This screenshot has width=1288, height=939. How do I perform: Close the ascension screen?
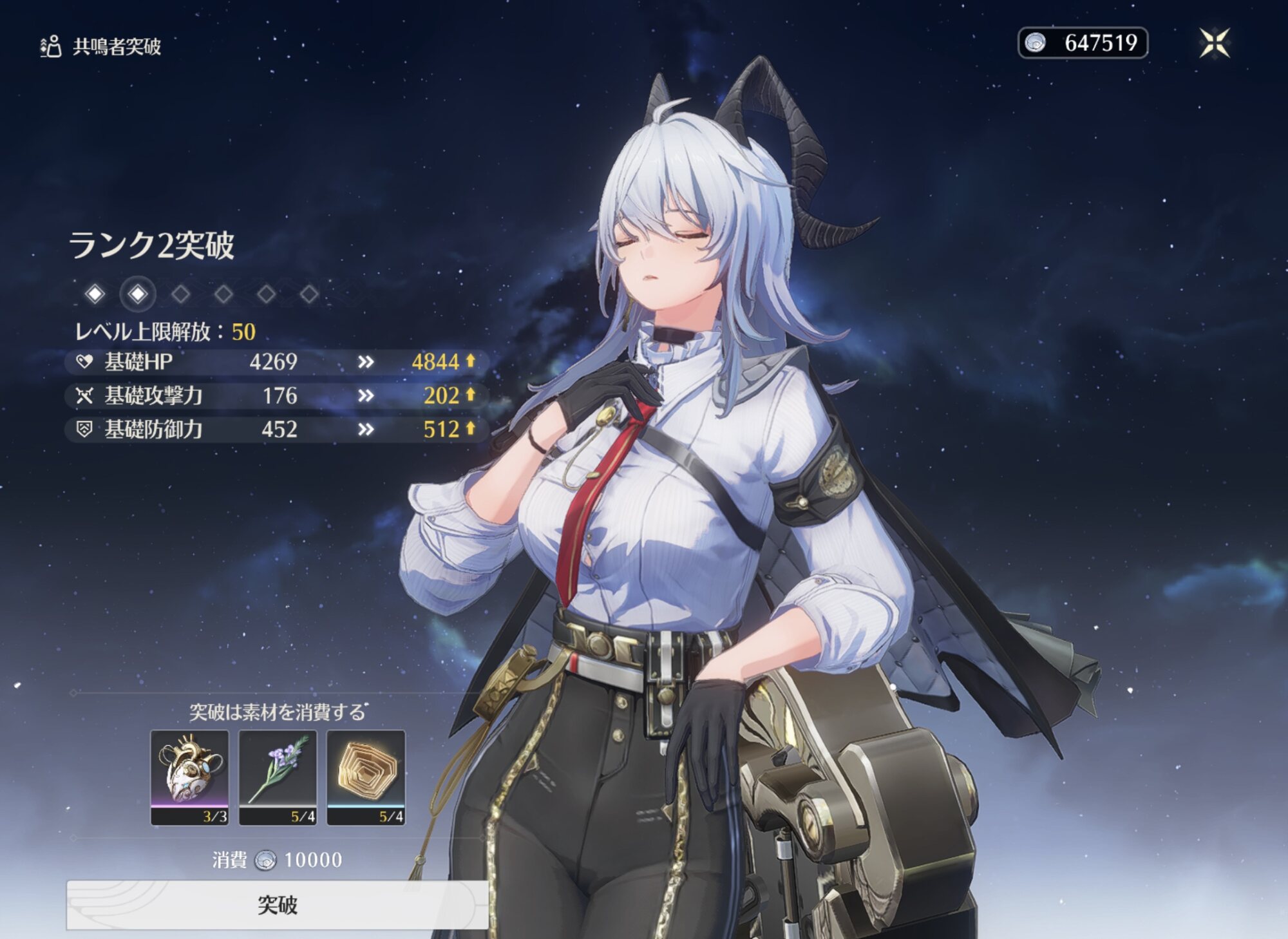(x=1214, y=43)
